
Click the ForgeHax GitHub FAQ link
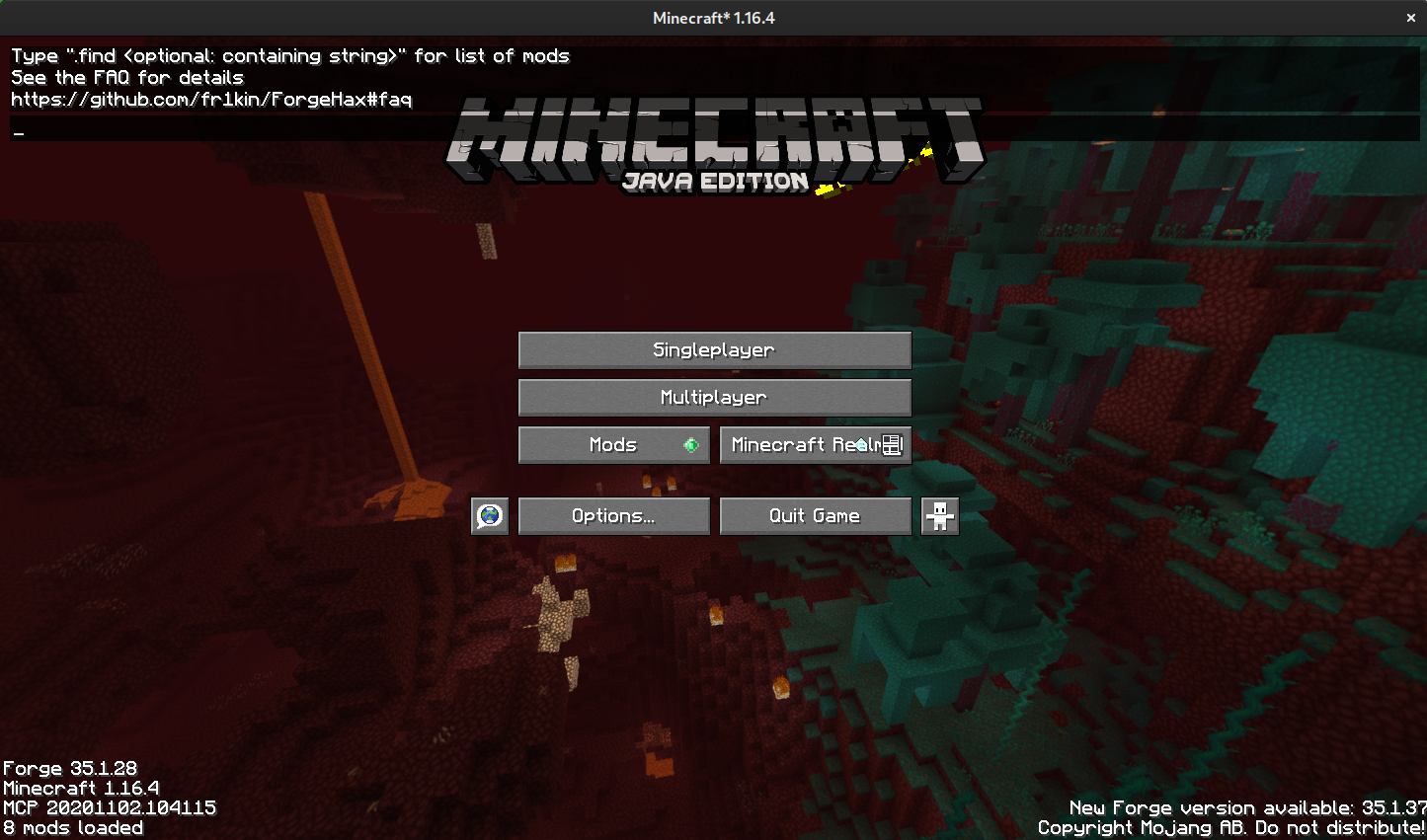point(210,99)
